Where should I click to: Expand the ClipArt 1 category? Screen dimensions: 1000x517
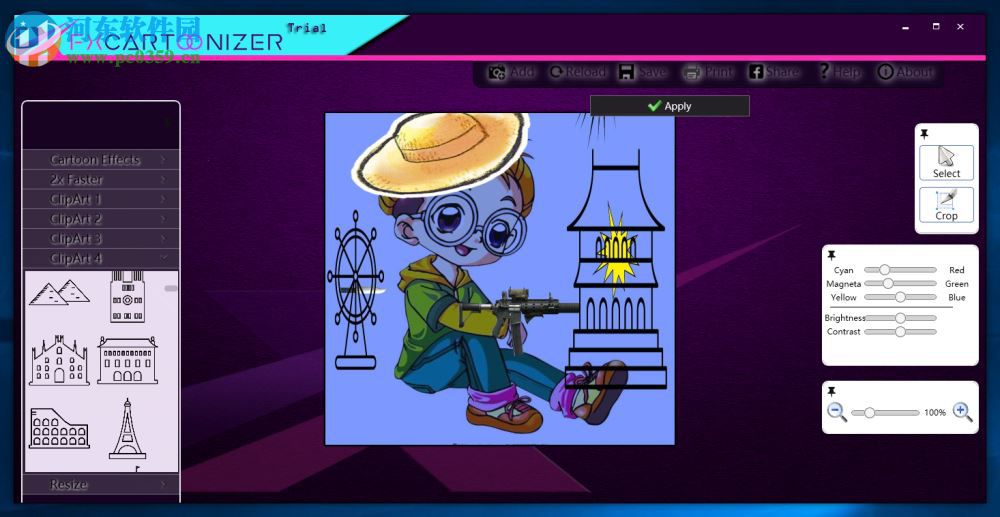click(x=100, y=199)
